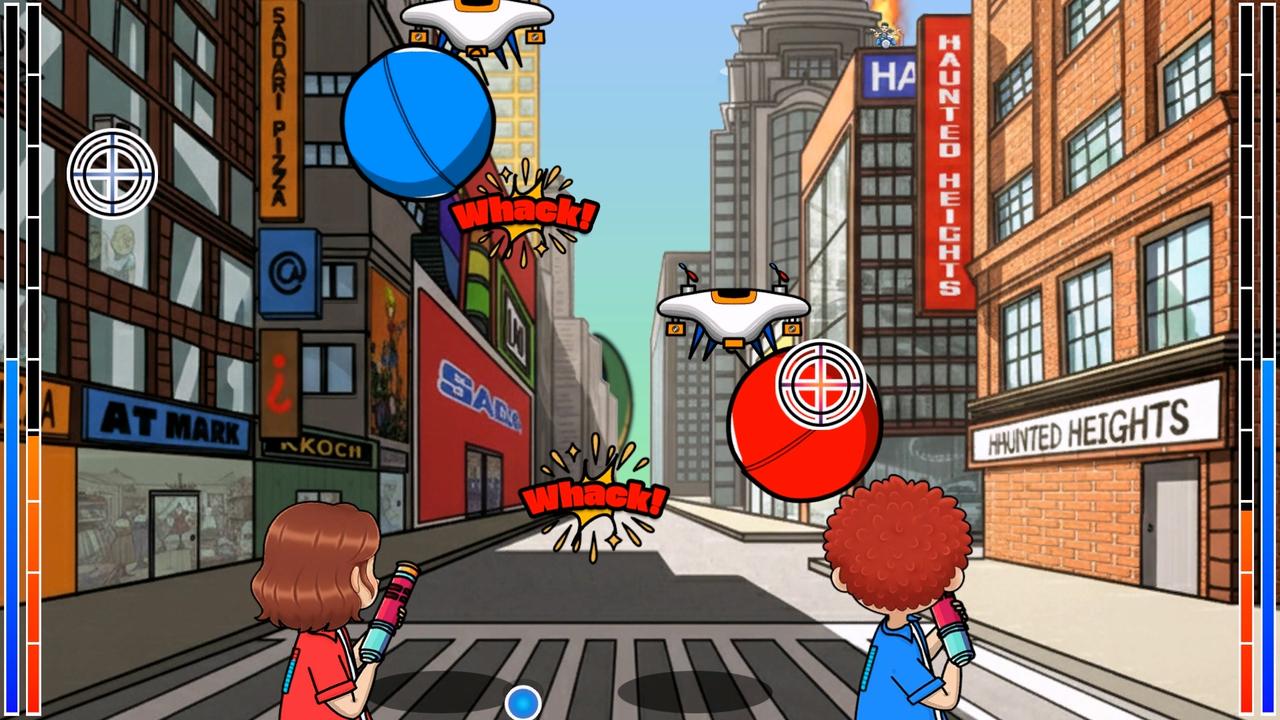Click the blue dot on the crosswalk
Image resolution: width=1280 pixels, height=720 pixels.
pos(521,703)
